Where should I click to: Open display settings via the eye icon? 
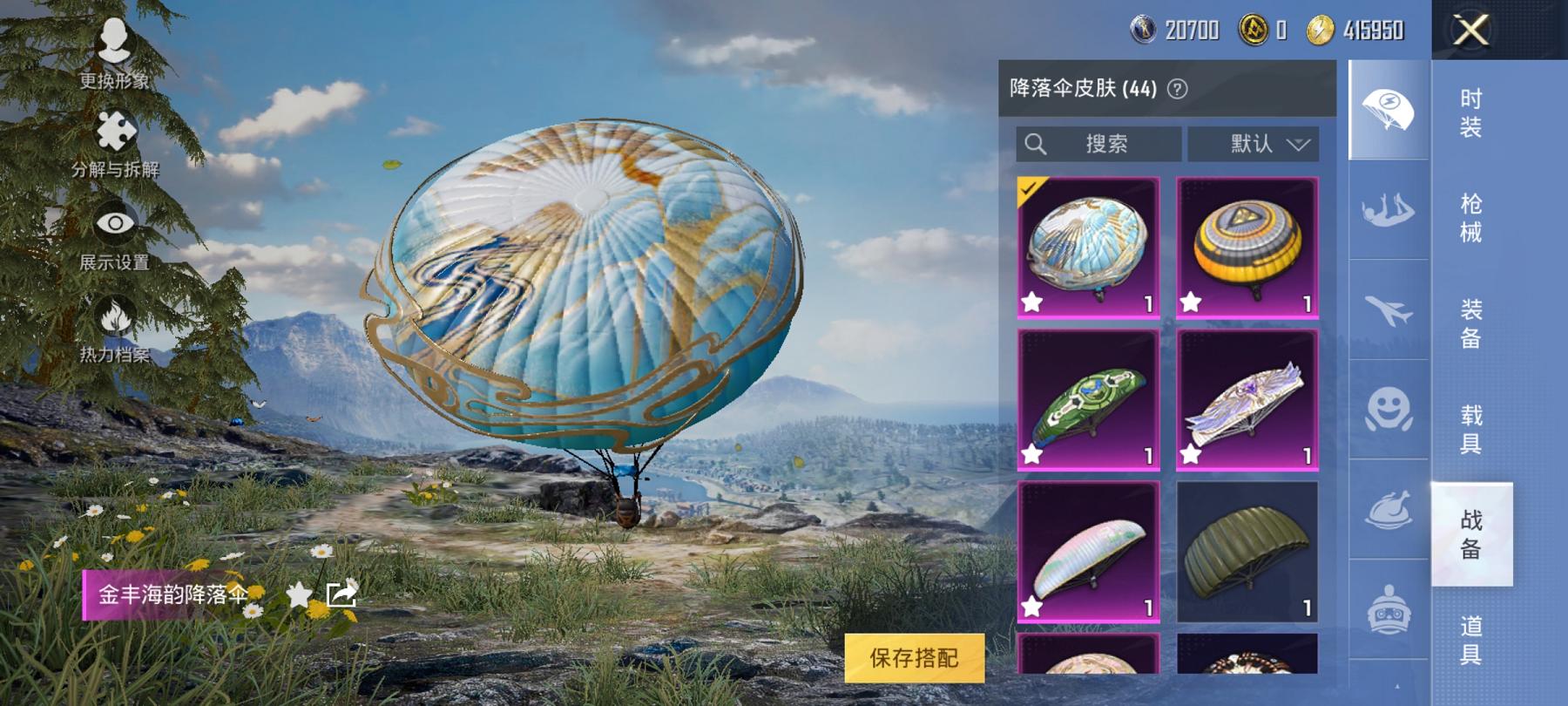point(114,221)
